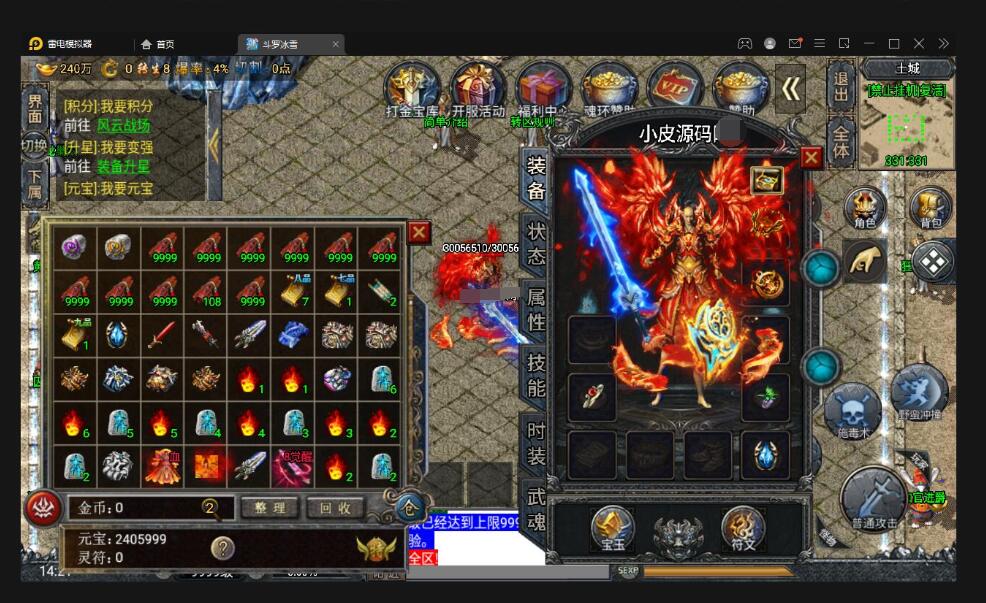Open the VIP menu icon
Screen dimensions: 986x603
coord(675,88)
